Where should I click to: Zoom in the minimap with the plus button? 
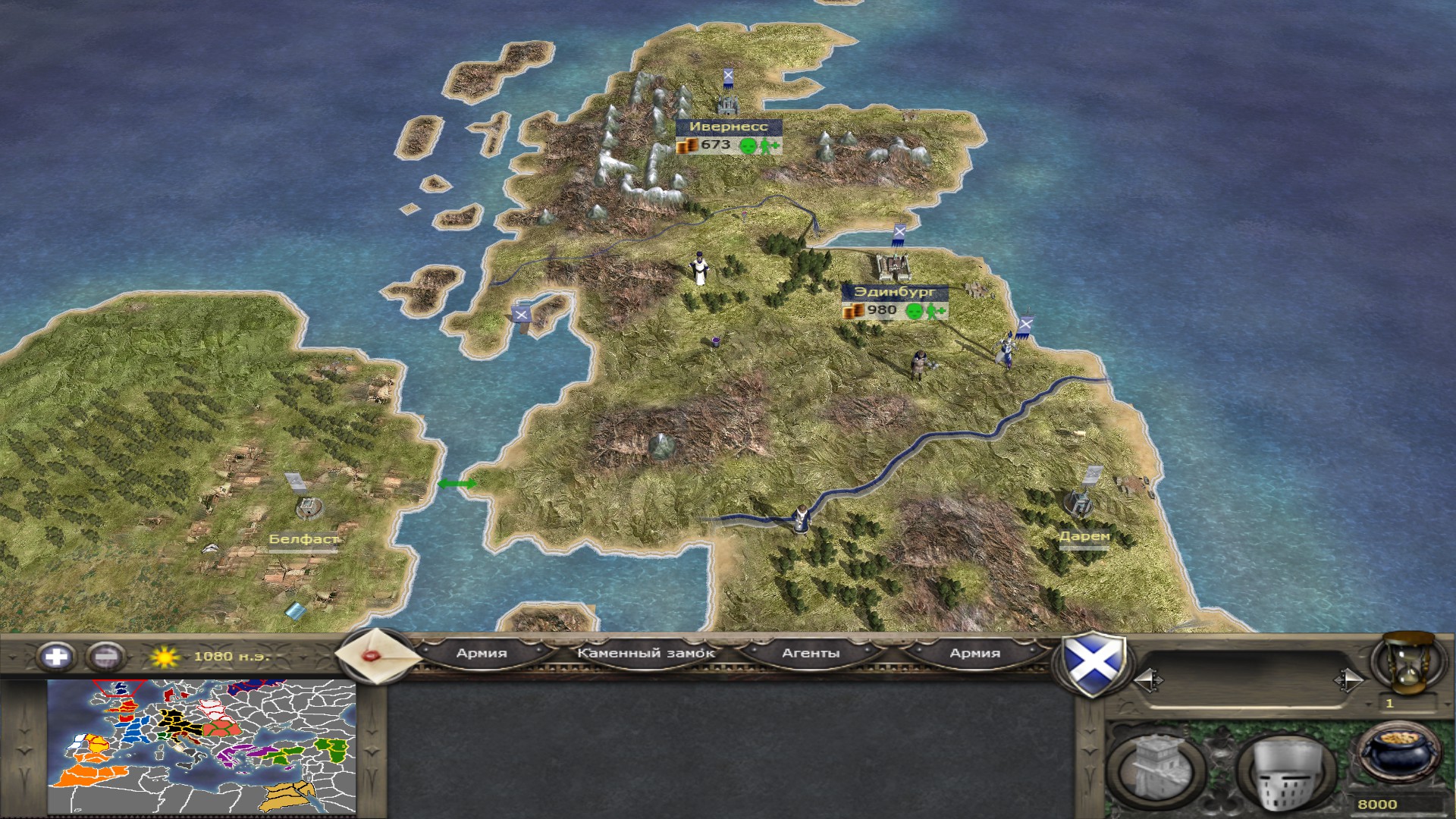(x=56, y=656)
